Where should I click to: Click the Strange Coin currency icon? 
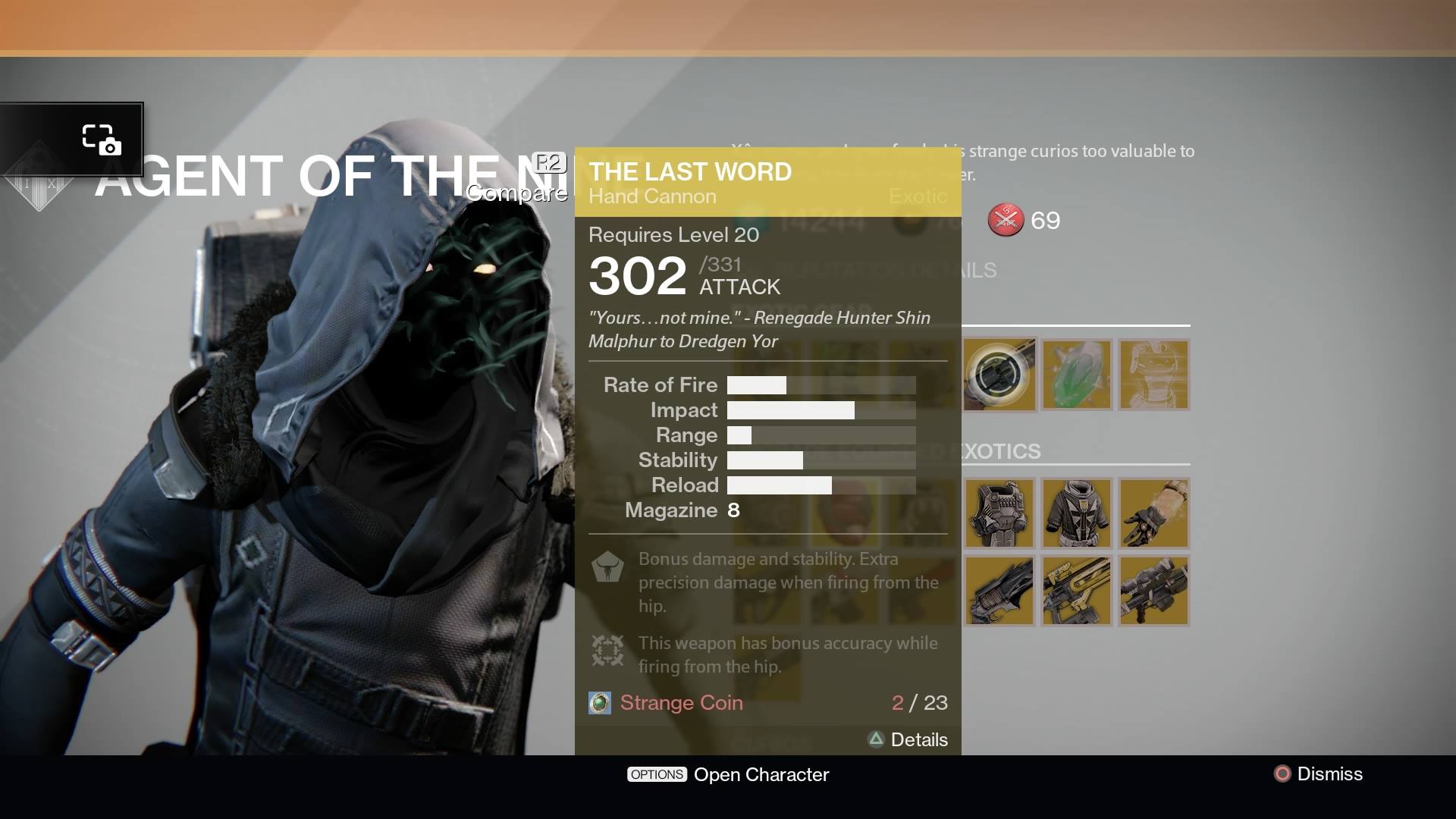(x=600, y=703)
